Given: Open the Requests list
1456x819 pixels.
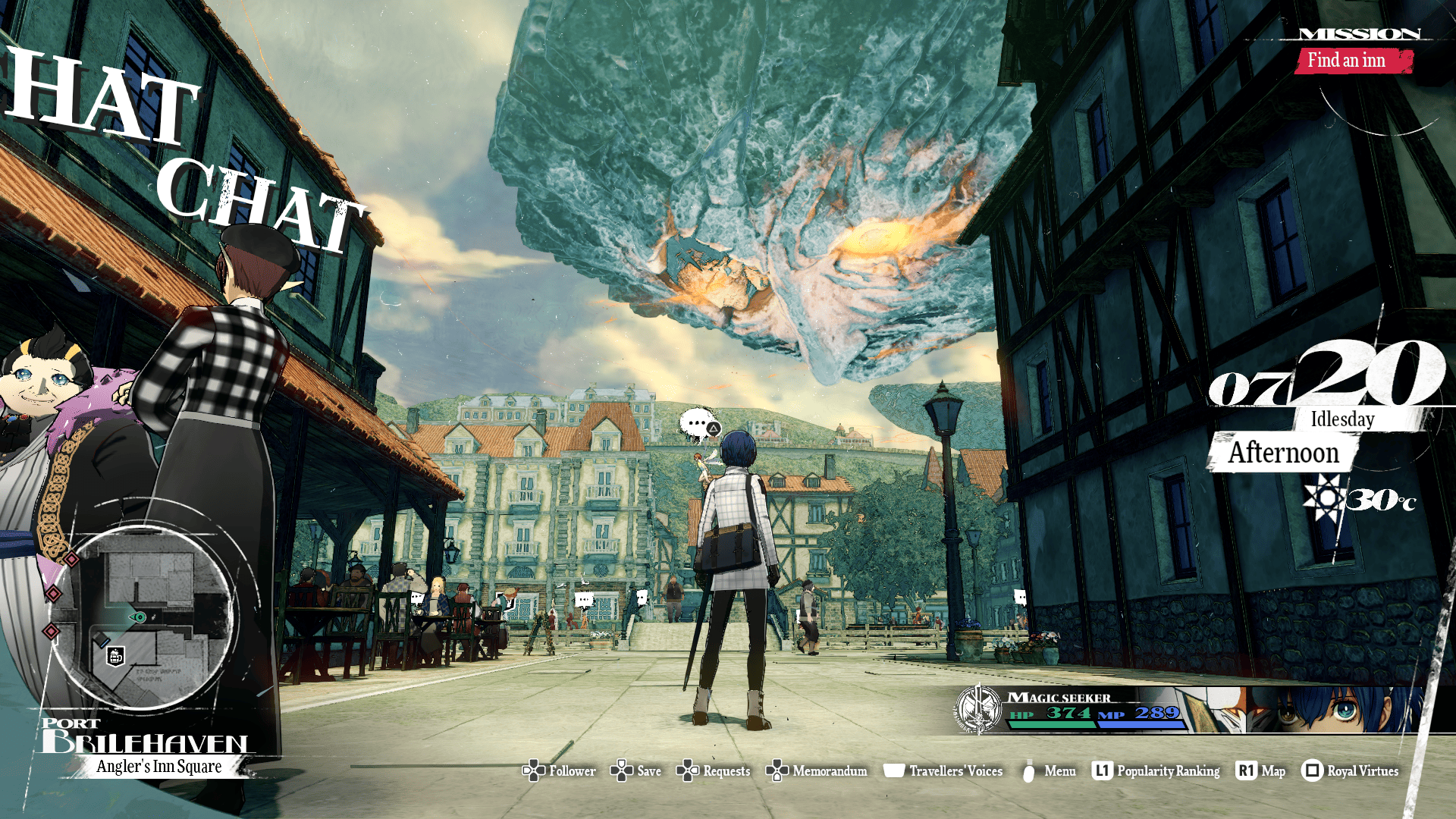Looking at the screenshot, I should 714,771.
